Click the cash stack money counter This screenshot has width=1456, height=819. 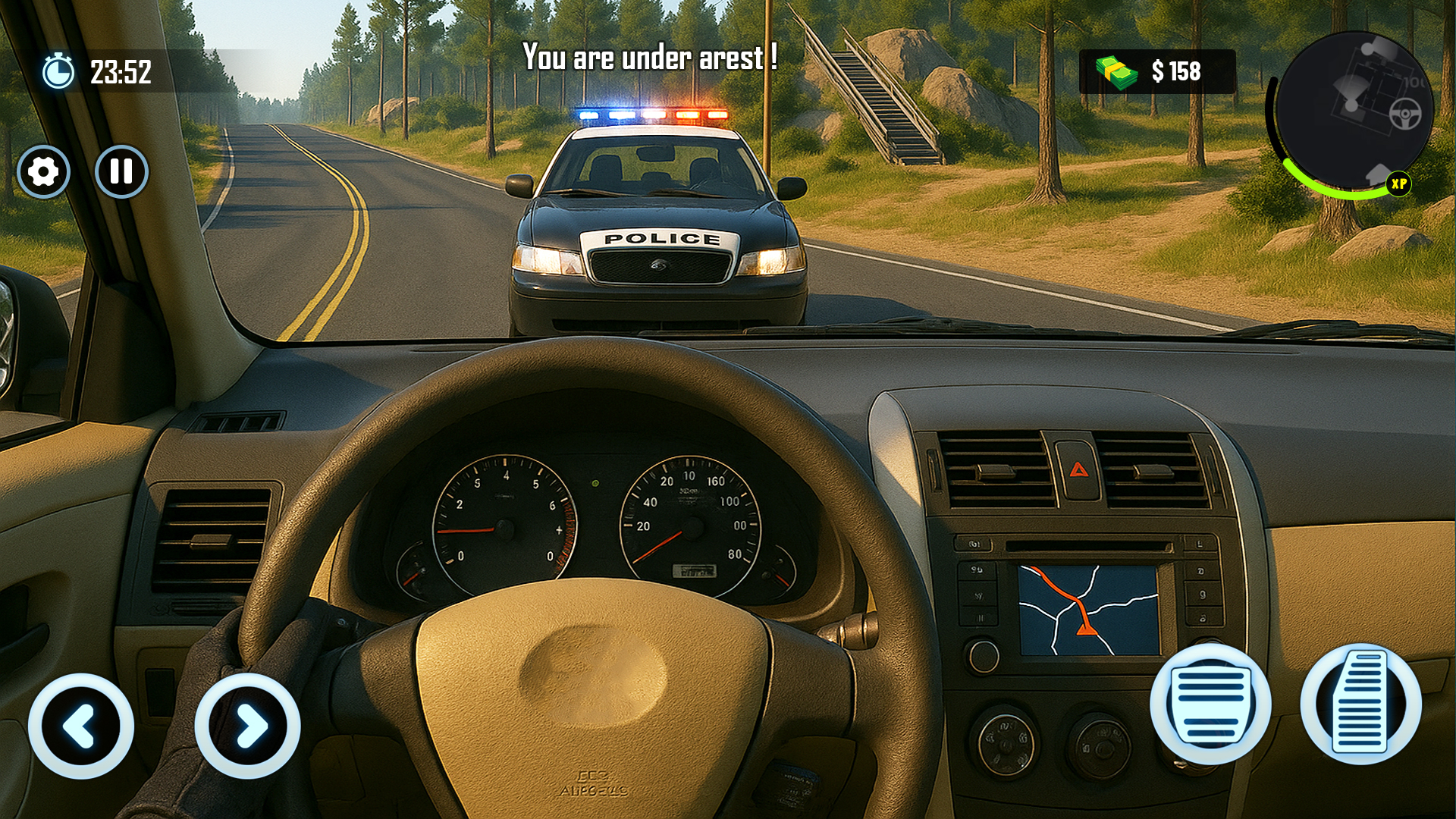point(1156,72)
